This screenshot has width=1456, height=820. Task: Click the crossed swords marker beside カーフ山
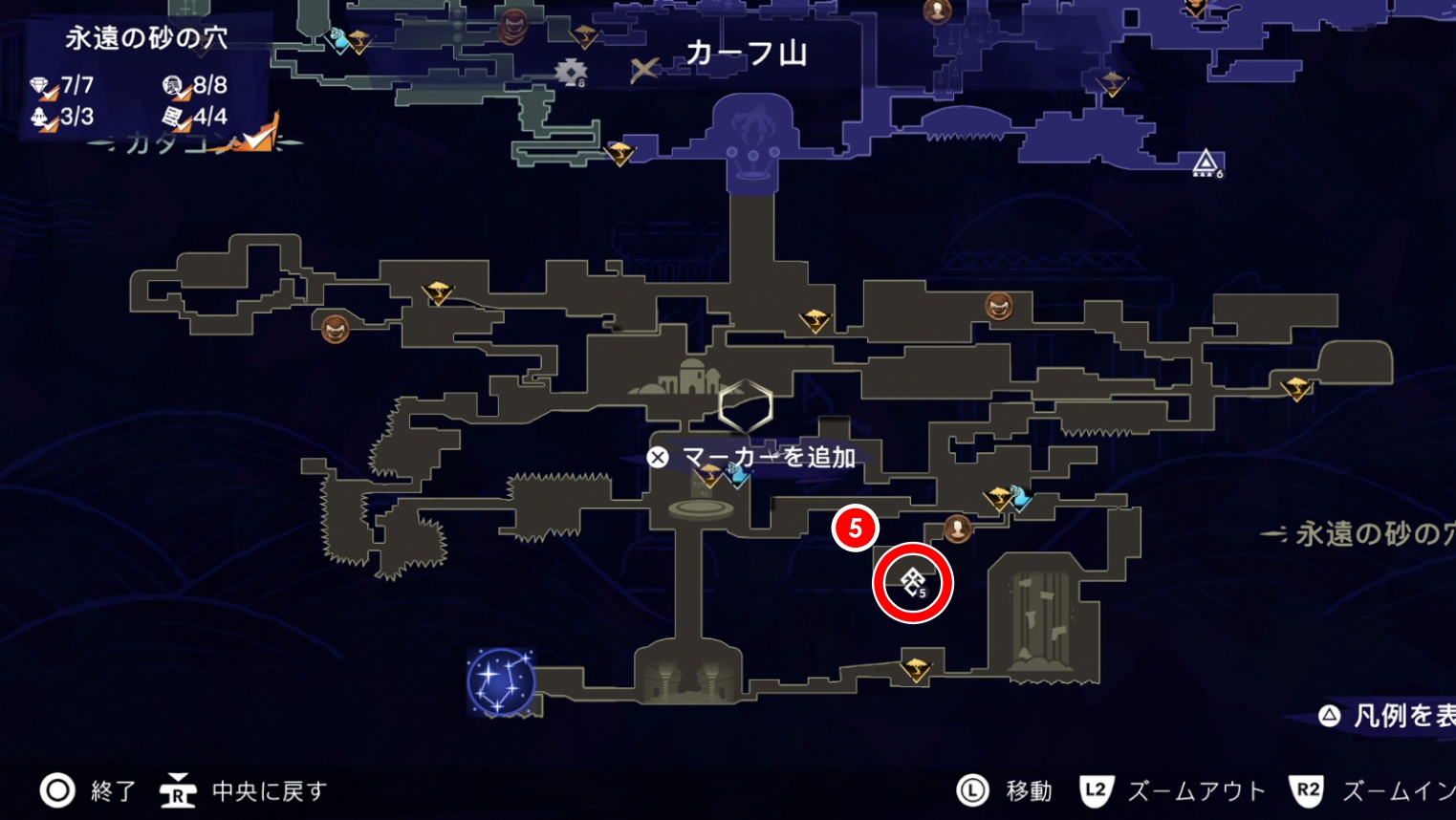pos(644,69)
